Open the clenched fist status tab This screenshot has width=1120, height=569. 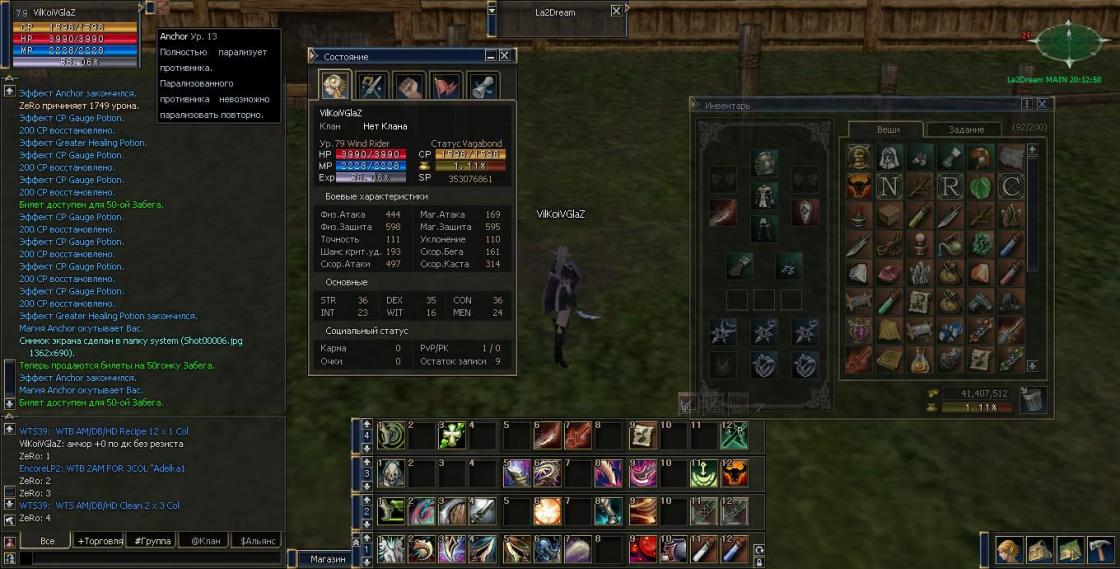click(408, 86)
